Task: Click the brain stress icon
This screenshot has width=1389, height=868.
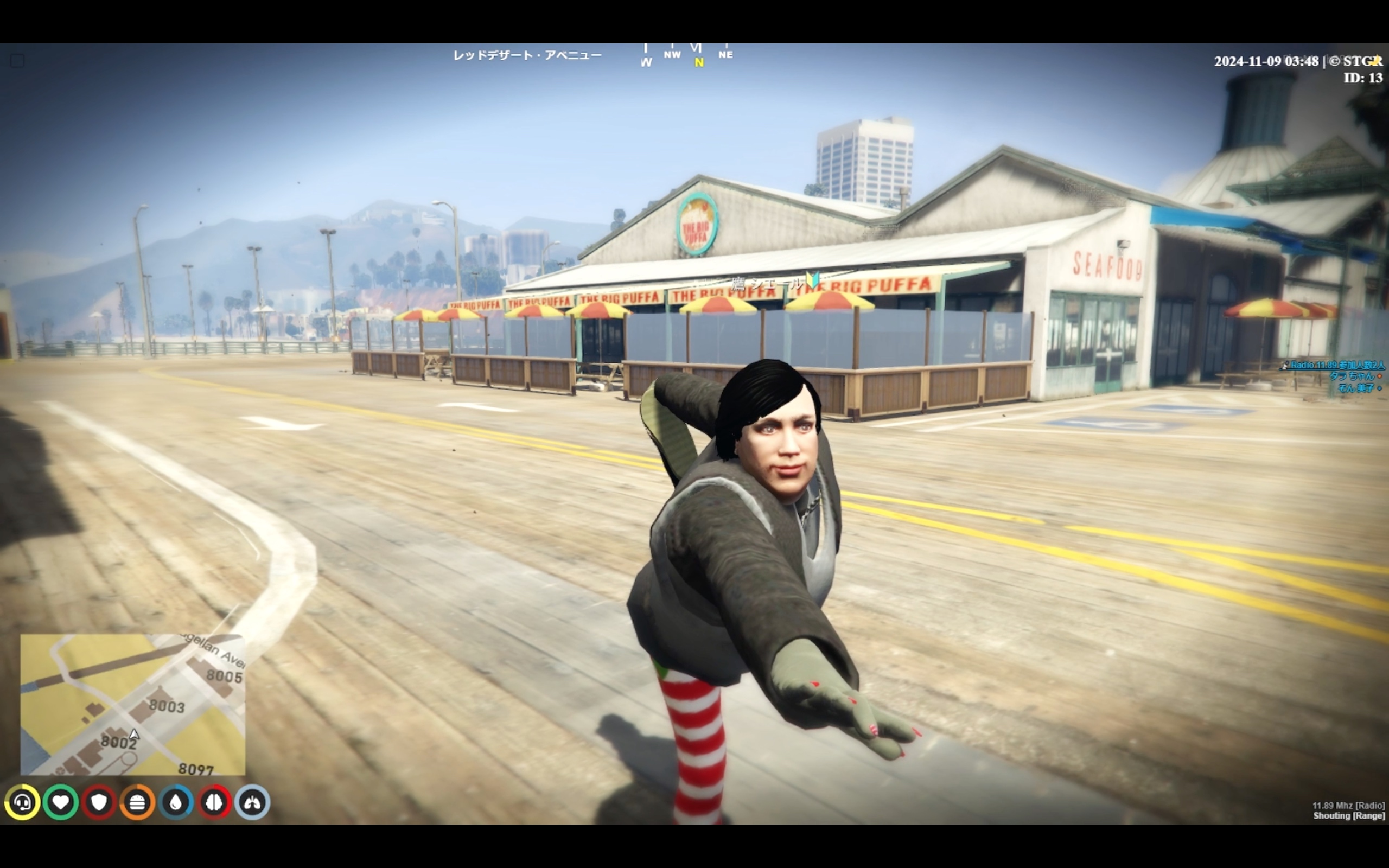Action: pos(215,802)
